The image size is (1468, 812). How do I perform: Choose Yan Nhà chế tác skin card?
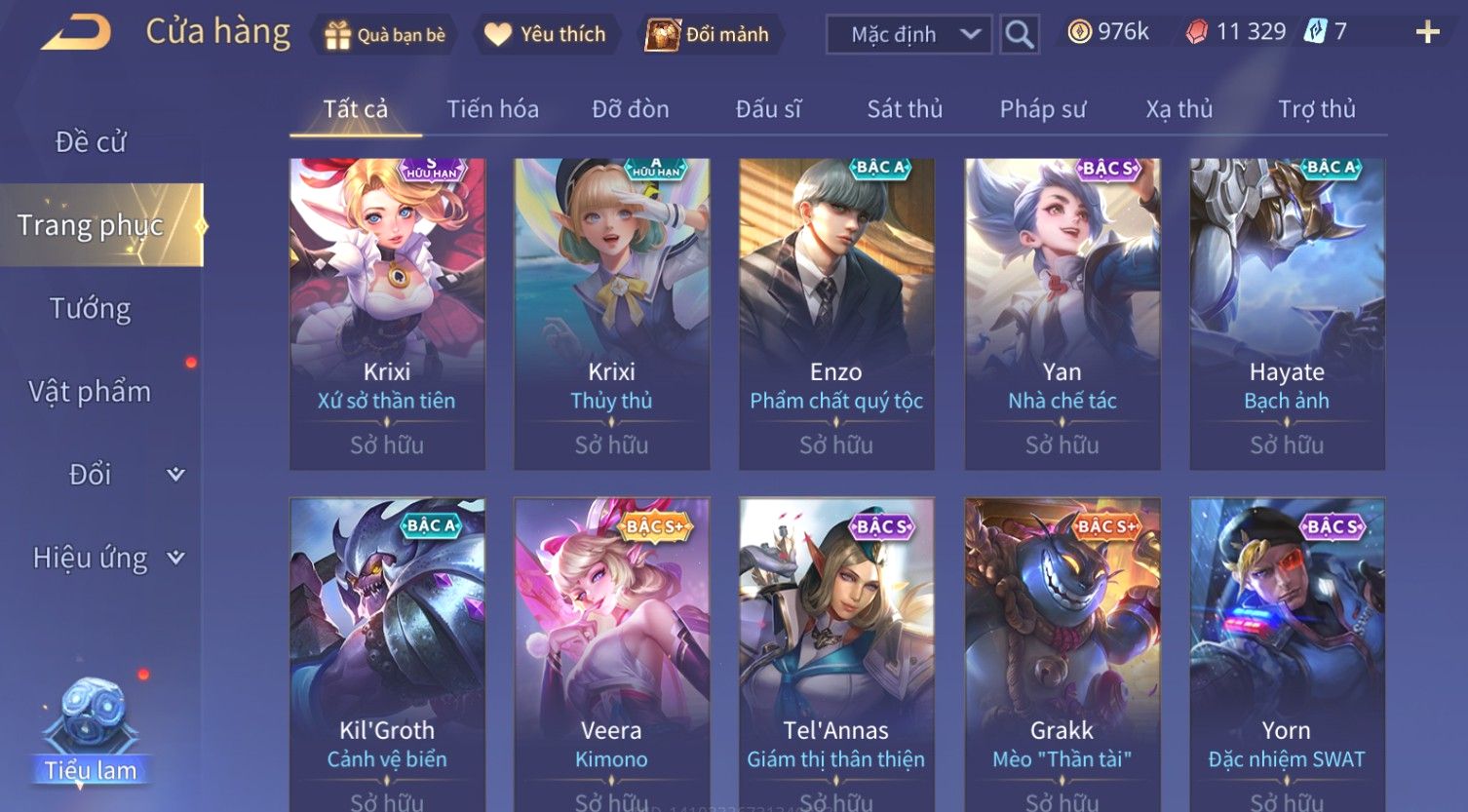click(x=1062, y=314)
